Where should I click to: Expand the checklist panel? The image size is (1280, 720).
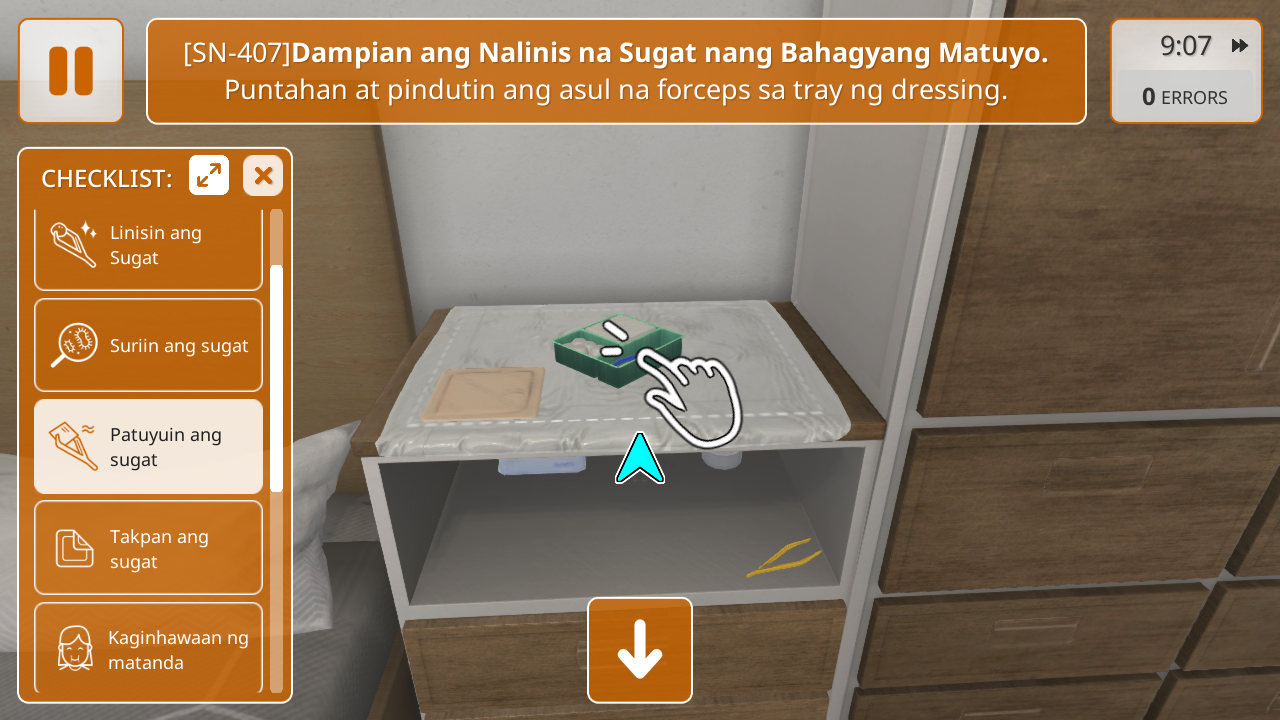coord(209,176)
